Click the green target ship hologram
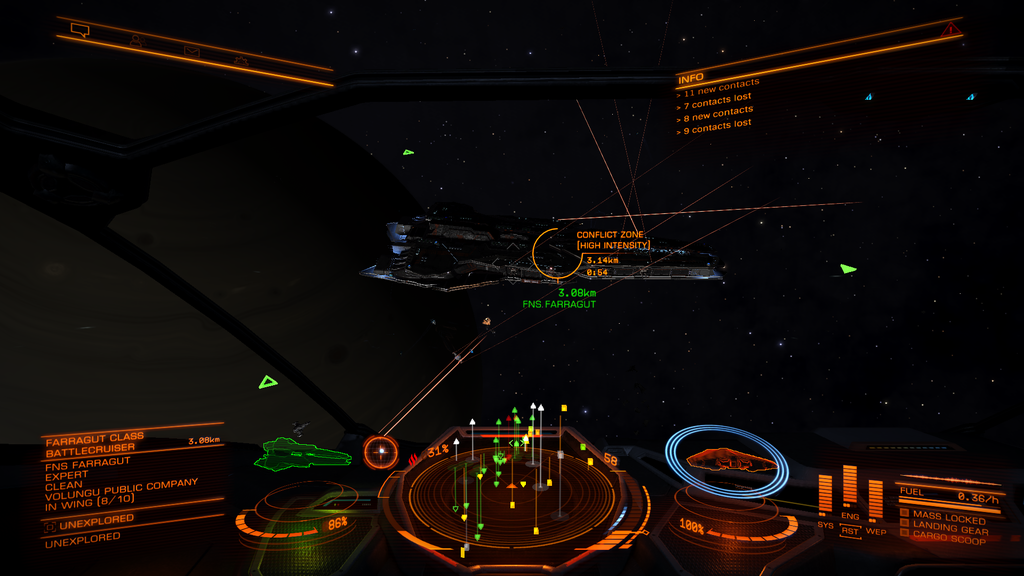 coord(304,454)
